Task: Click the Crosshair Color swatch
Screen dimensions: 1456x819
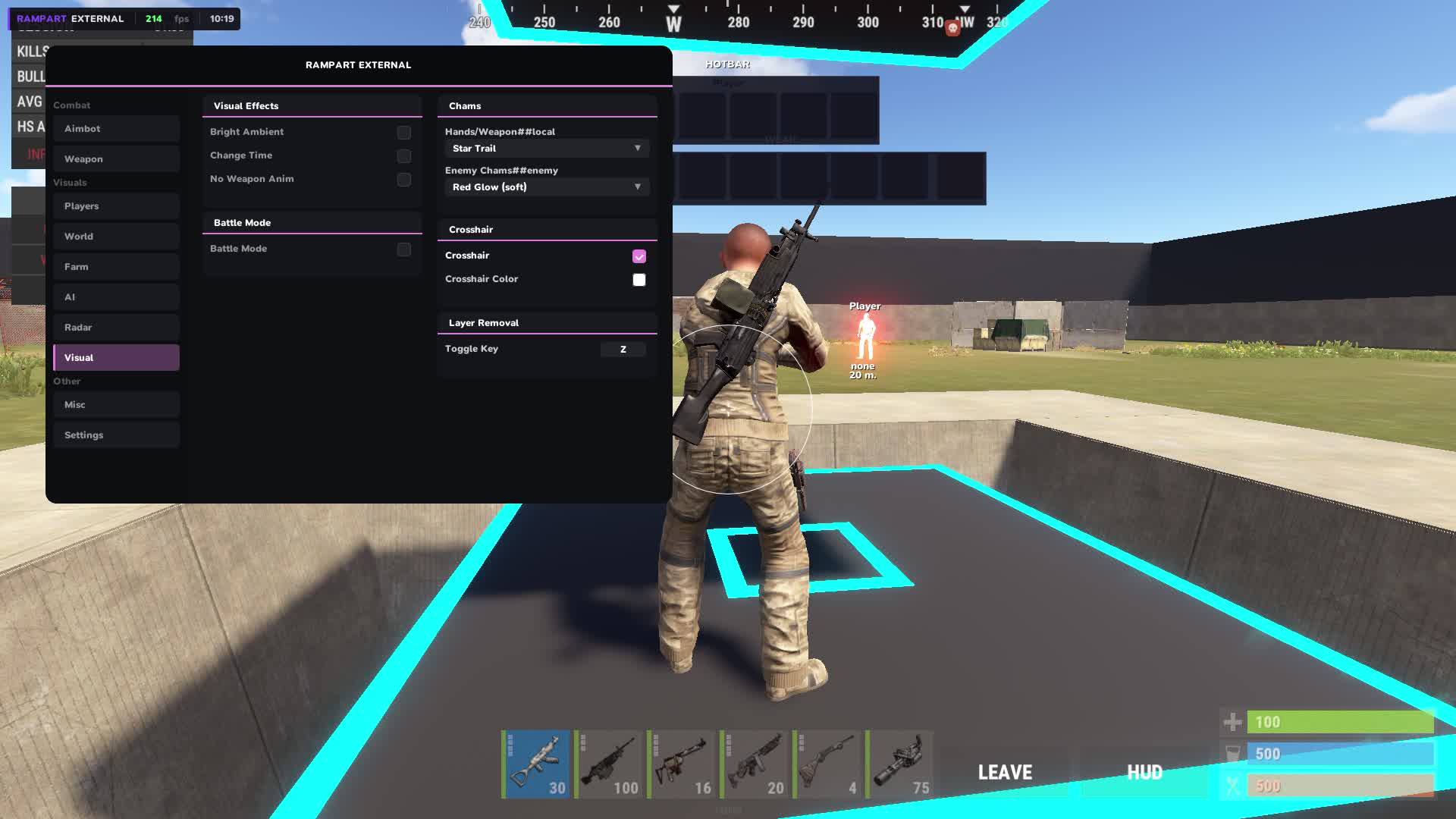Action: click(x=639, y=280)
